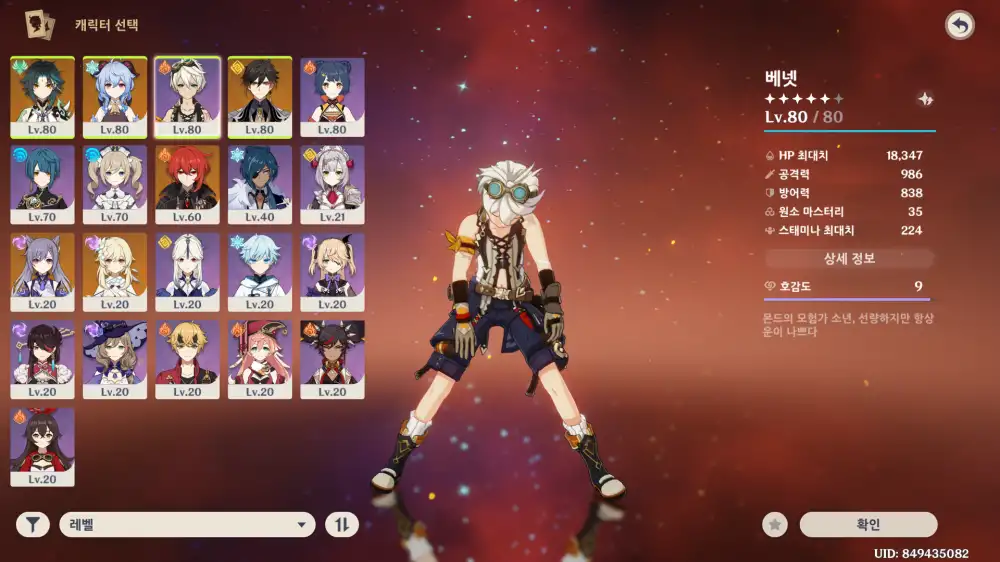Choose Ganyu from the character grid

pos(115,97)
